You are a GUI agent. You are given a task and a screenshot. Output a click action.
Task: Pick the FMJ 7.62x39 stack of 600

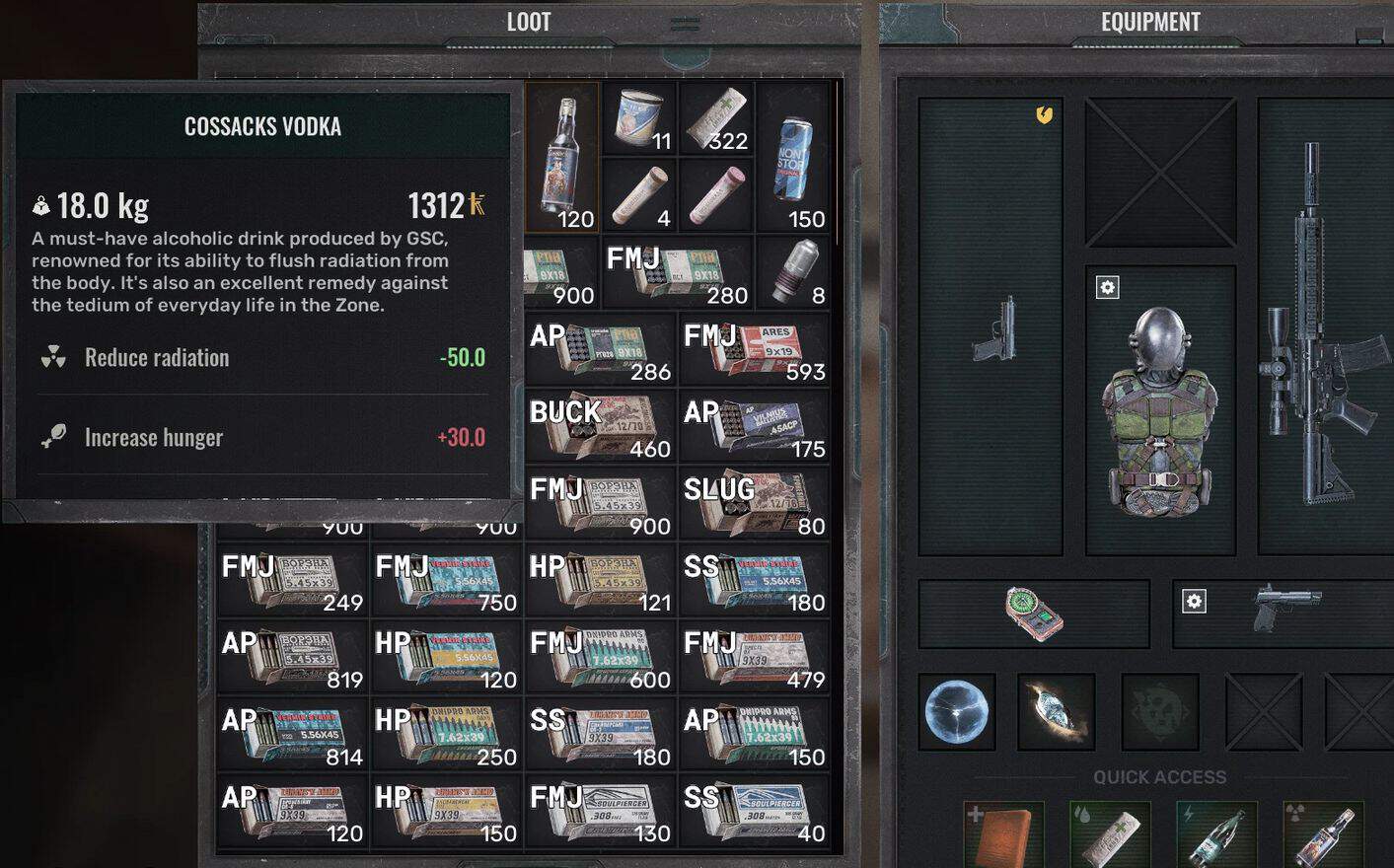600,658
